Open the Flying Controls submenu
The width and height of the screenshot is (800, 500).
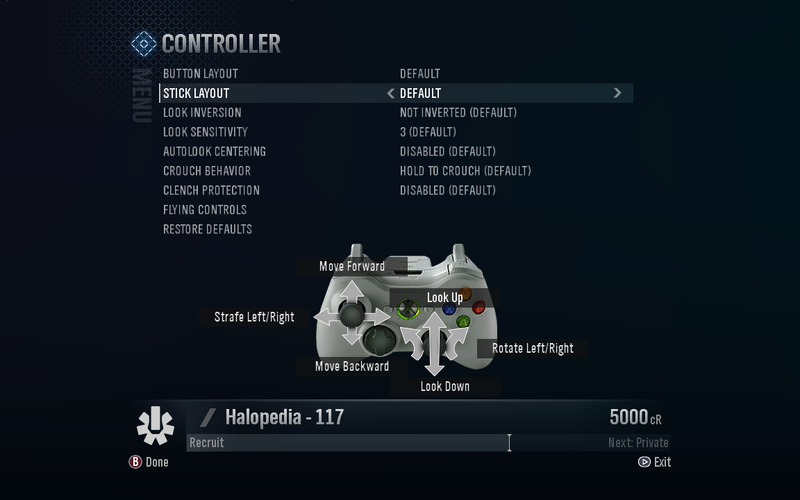(x=204, y=210)
